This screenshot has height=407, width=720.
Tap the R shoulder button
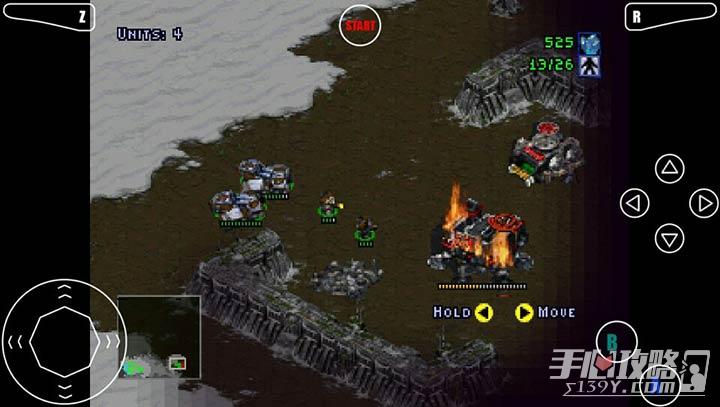669,16
